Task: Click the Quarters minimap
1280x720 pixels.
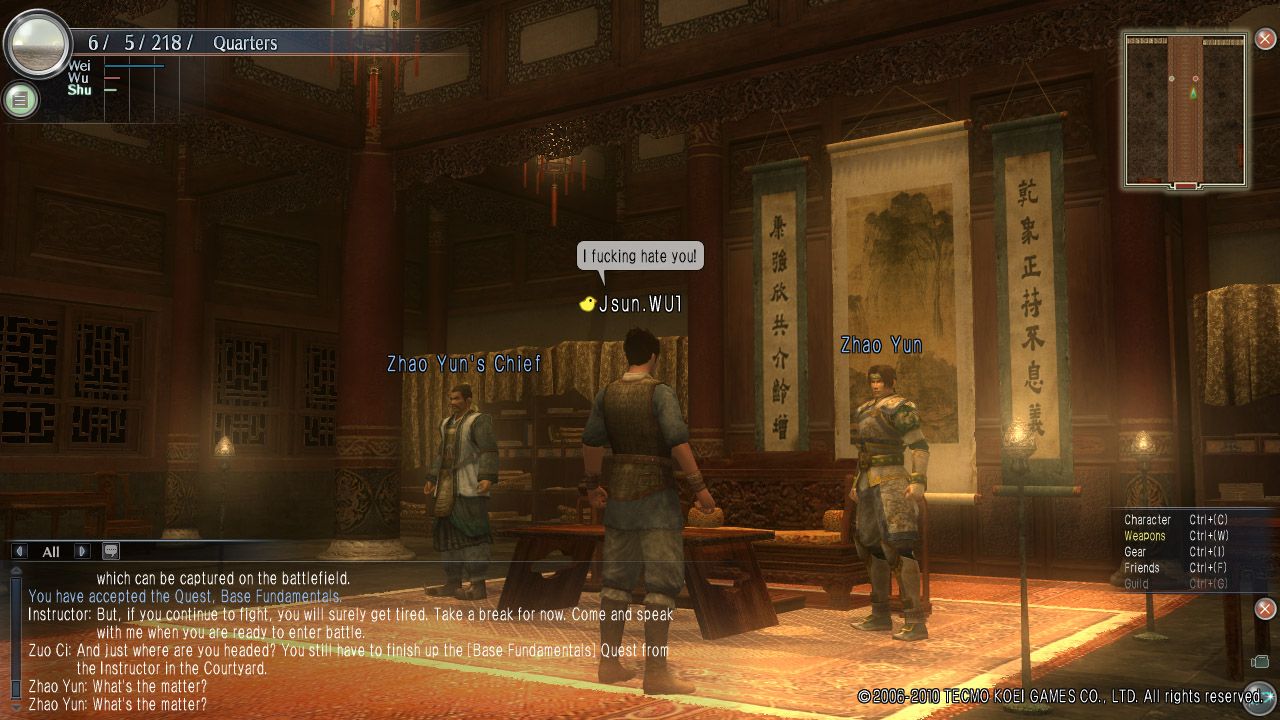Action: coord(1185,110)
